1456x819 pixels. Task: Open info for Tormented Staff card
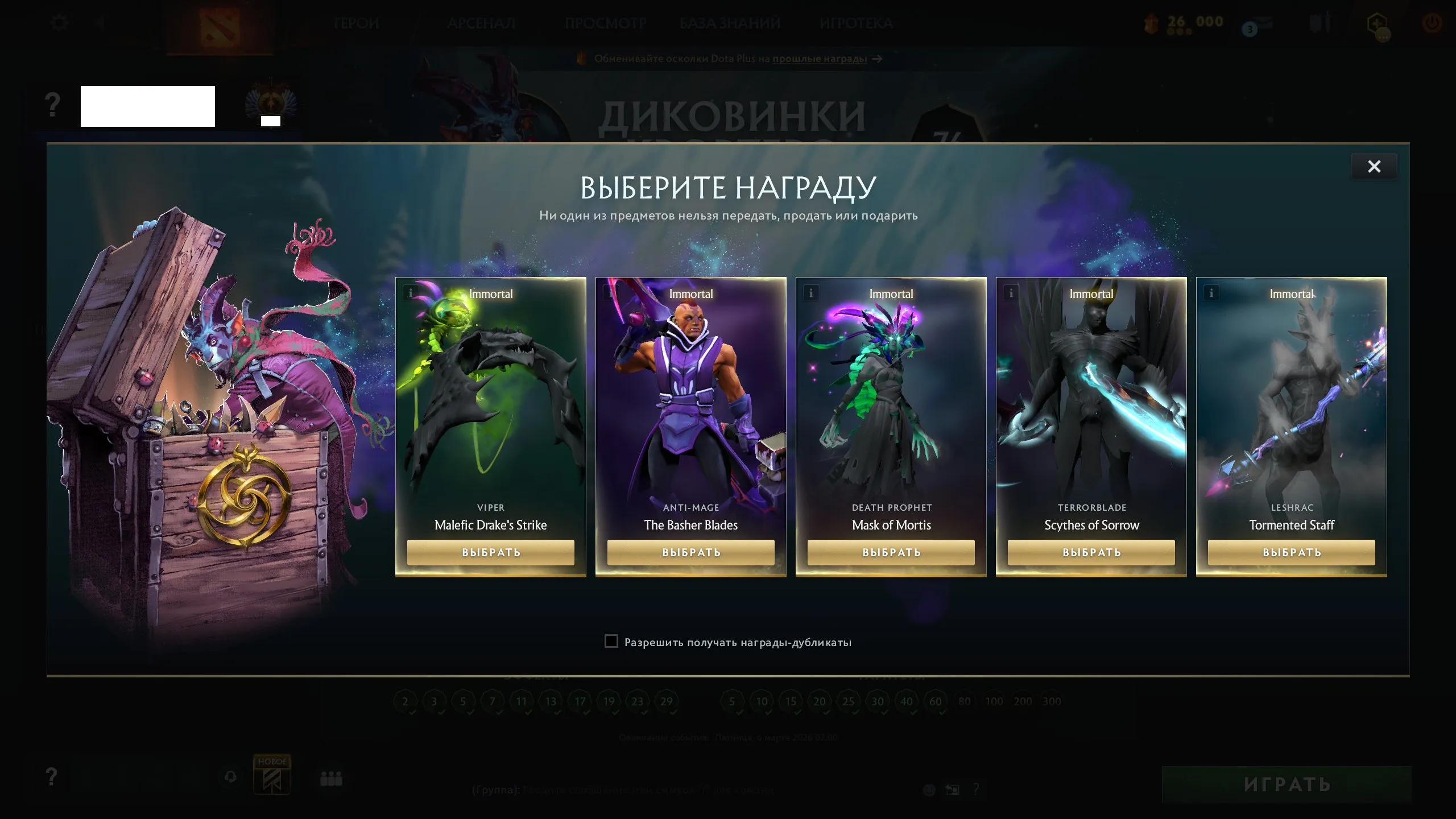pyautogui.click(x=1211, y=292)
